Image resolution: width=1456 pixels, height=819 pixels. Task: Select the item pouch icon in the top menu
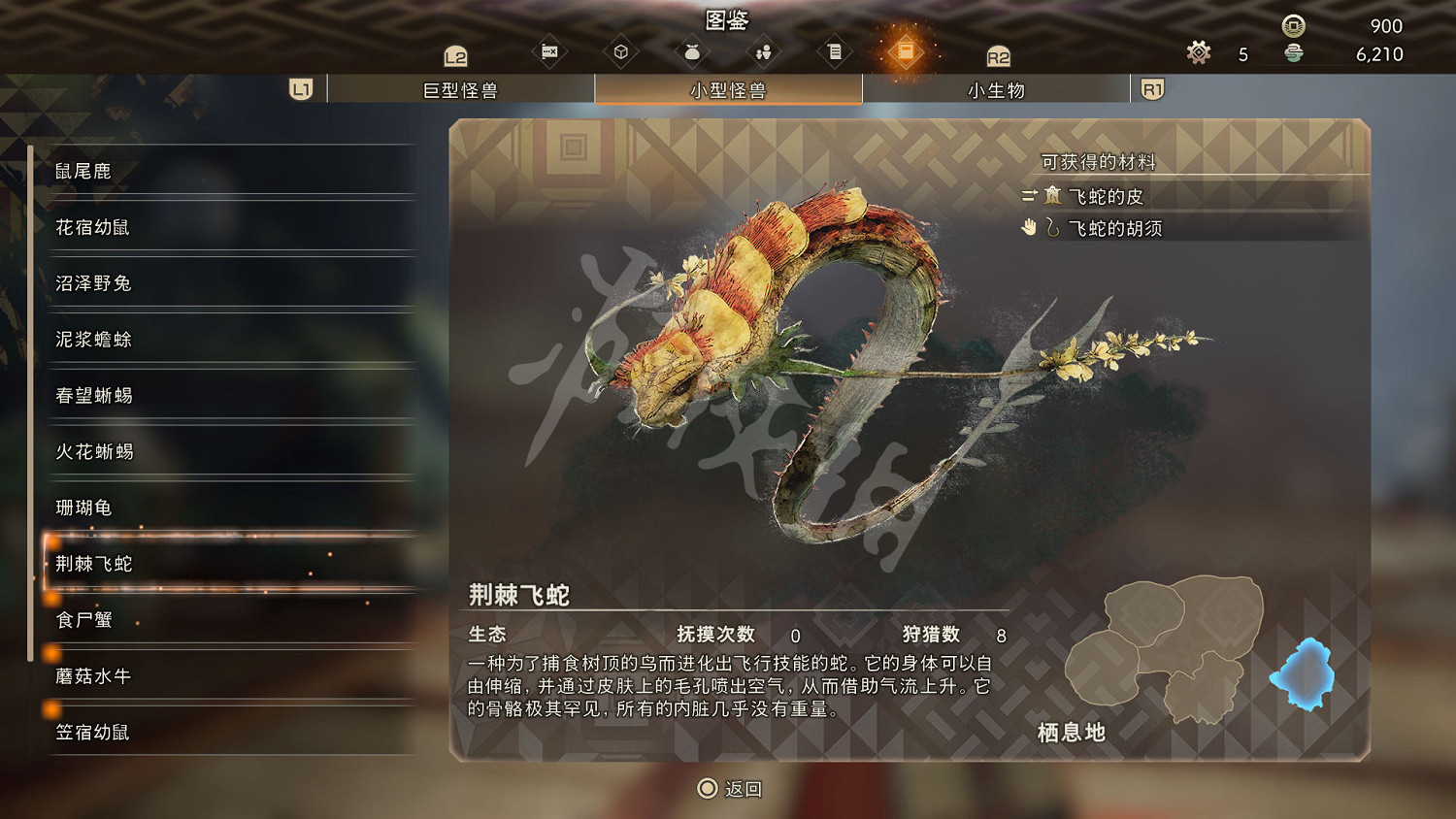[692, 50]
